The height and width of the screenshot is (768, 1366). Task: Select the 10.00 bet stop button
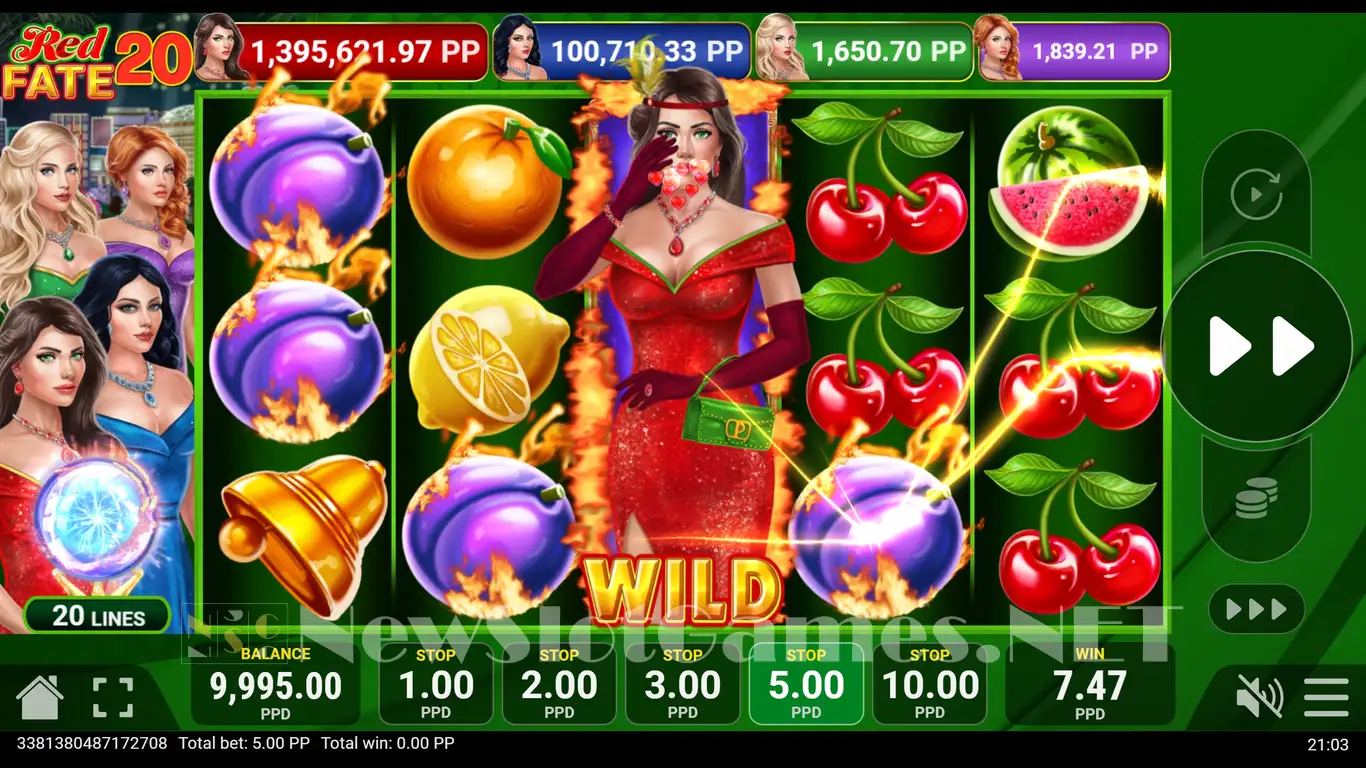click(930, 684)
